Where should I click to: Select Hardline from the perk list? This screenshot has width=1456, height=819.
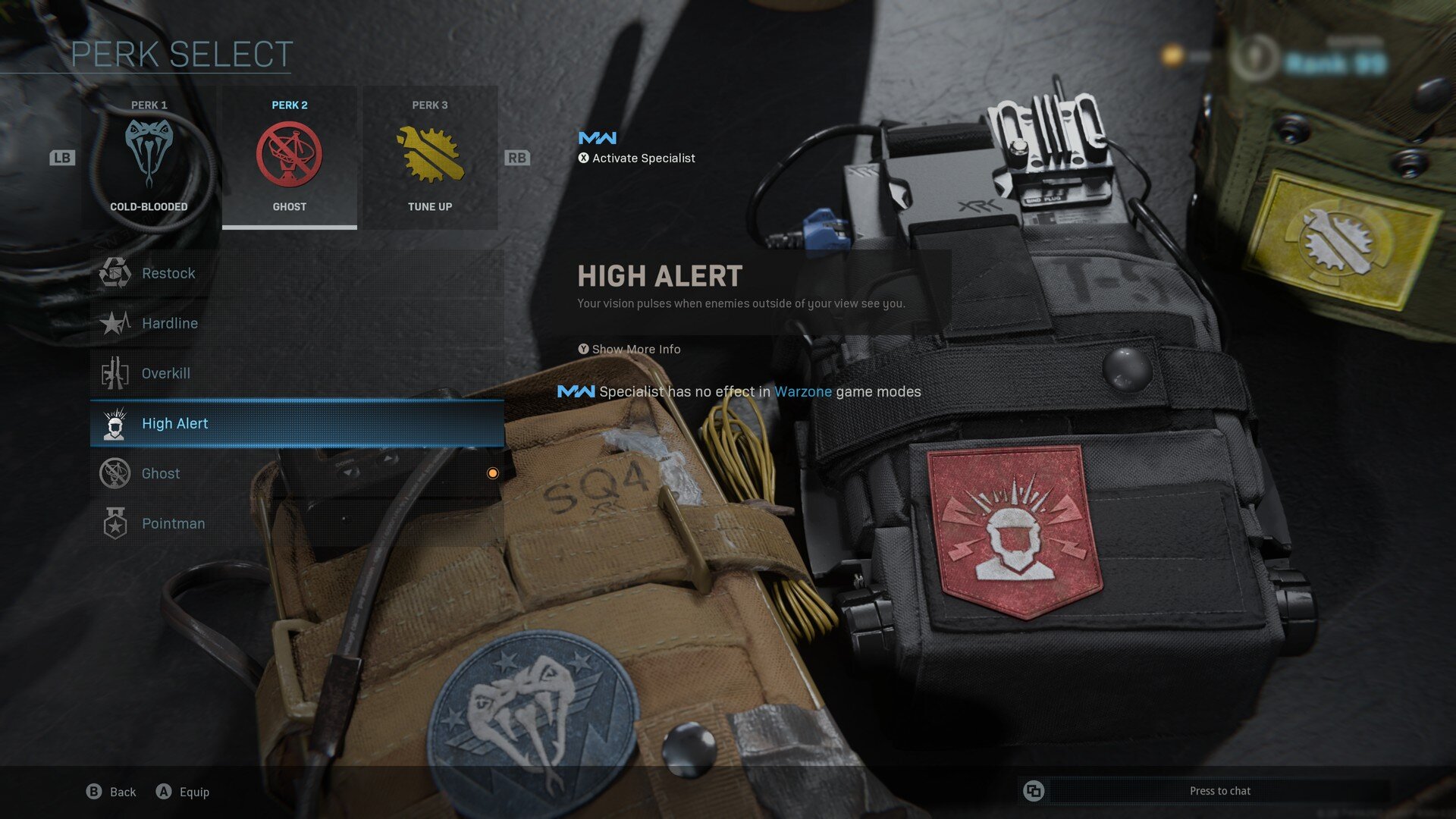coord(297,323)
